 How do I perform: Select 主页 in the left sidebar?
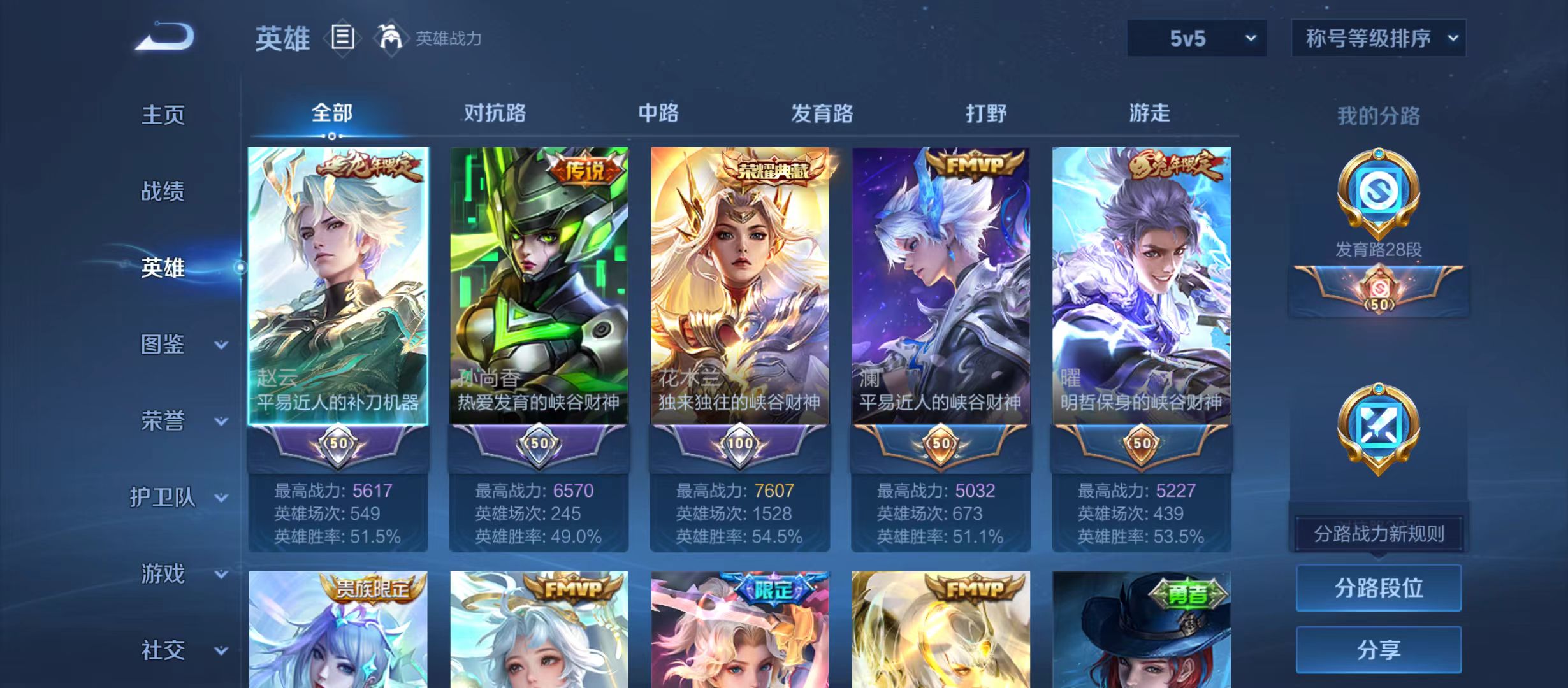(x=164, y=115)
